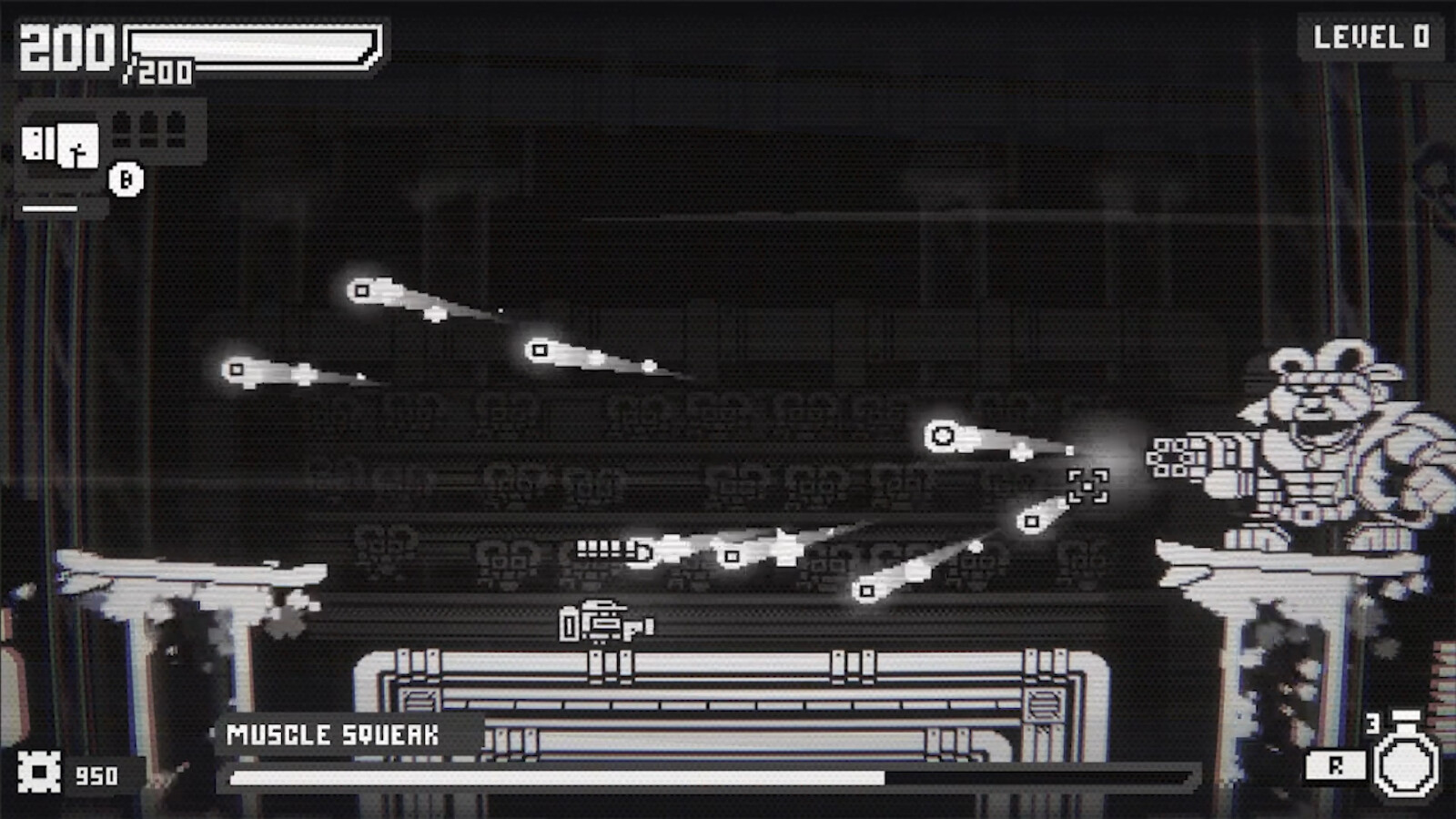Click the potion count number 3
Viewport: 1456px width, 819px height.
pyautogui.click(x=1372, y=724)
